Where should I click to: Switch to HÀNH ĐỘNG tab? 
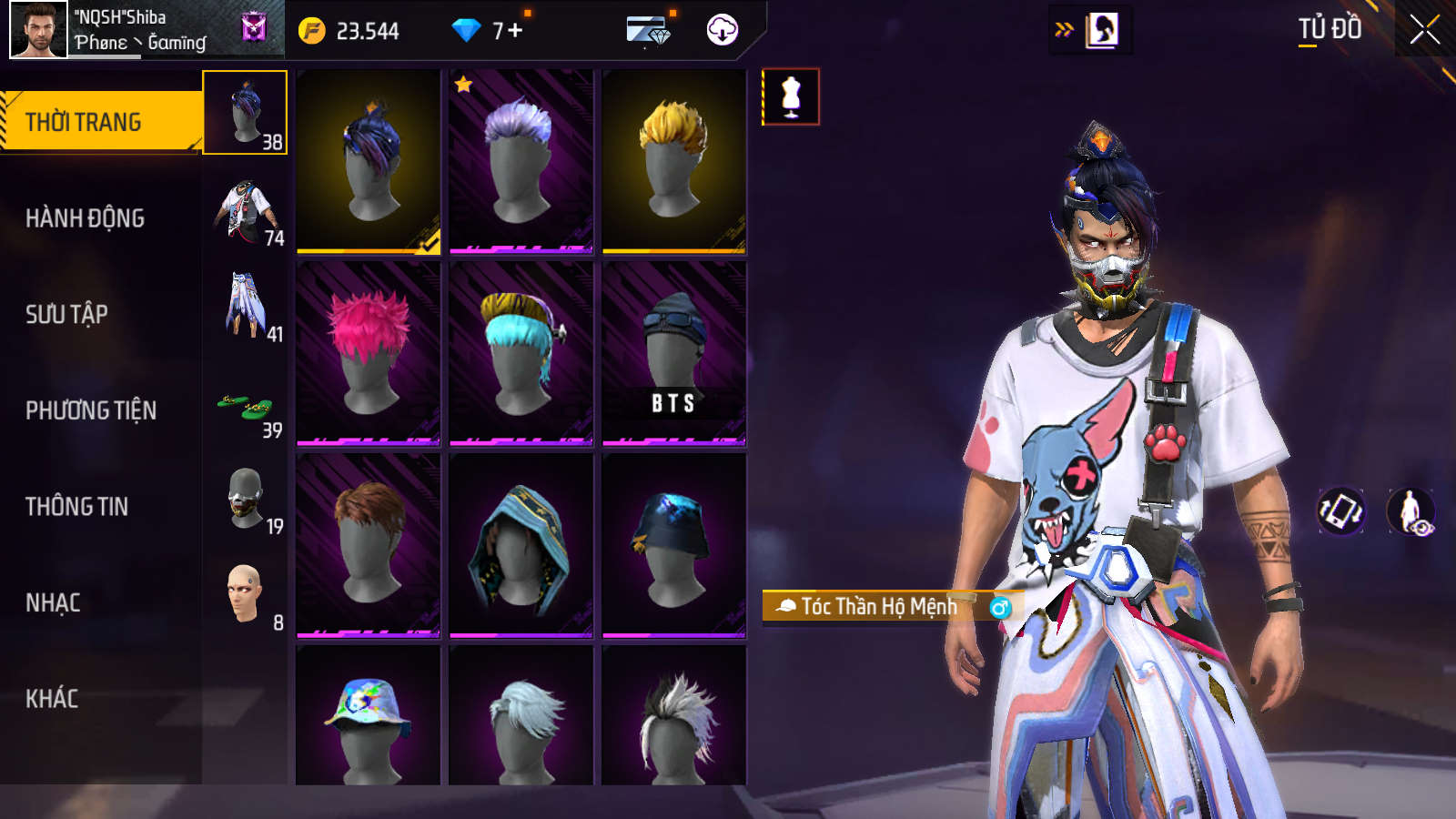(x=85, y=218)
